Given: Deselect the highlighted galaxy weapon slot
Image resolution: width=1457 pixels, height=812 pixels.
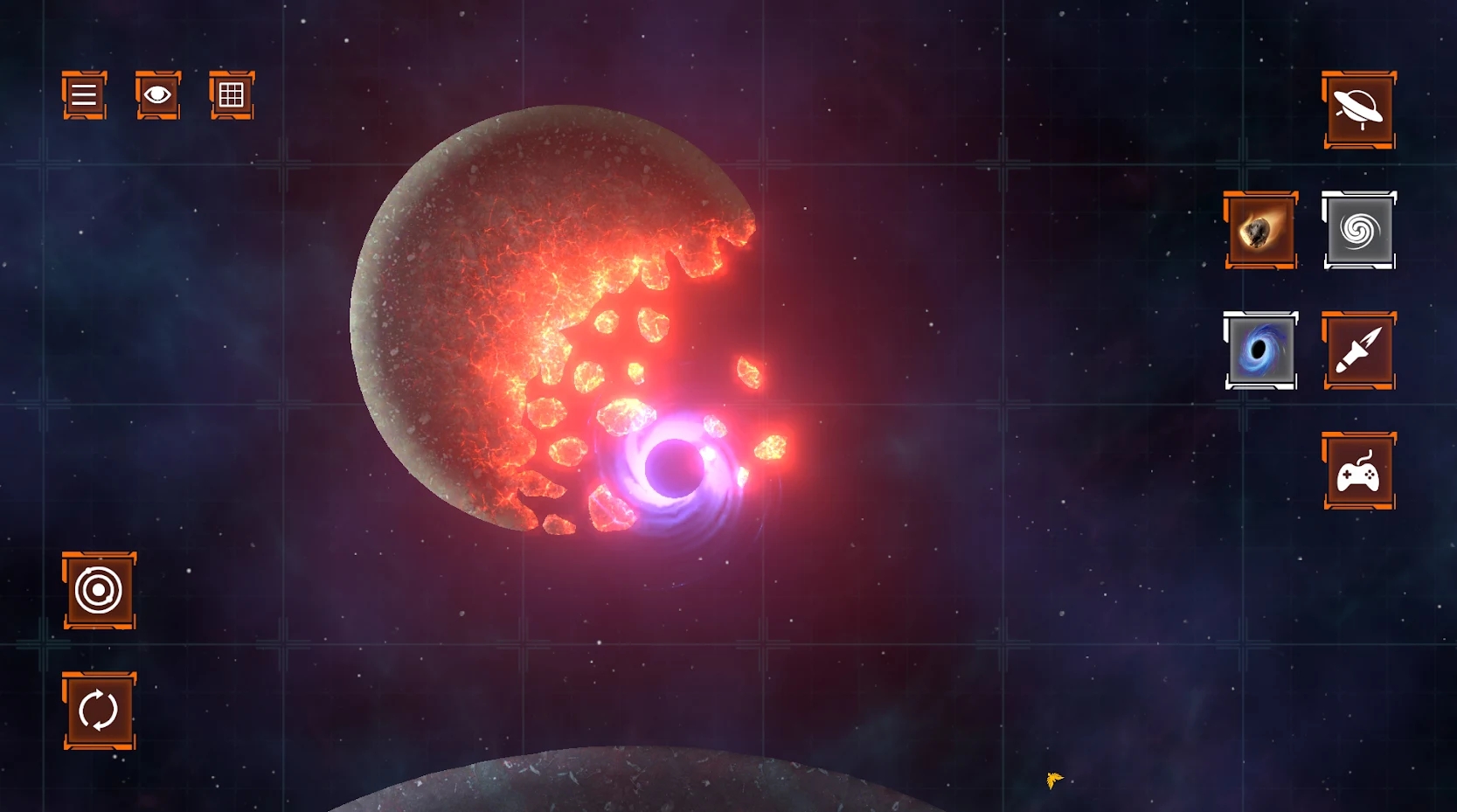Looking at the screenshot, I should click(x=1358, y=231).
